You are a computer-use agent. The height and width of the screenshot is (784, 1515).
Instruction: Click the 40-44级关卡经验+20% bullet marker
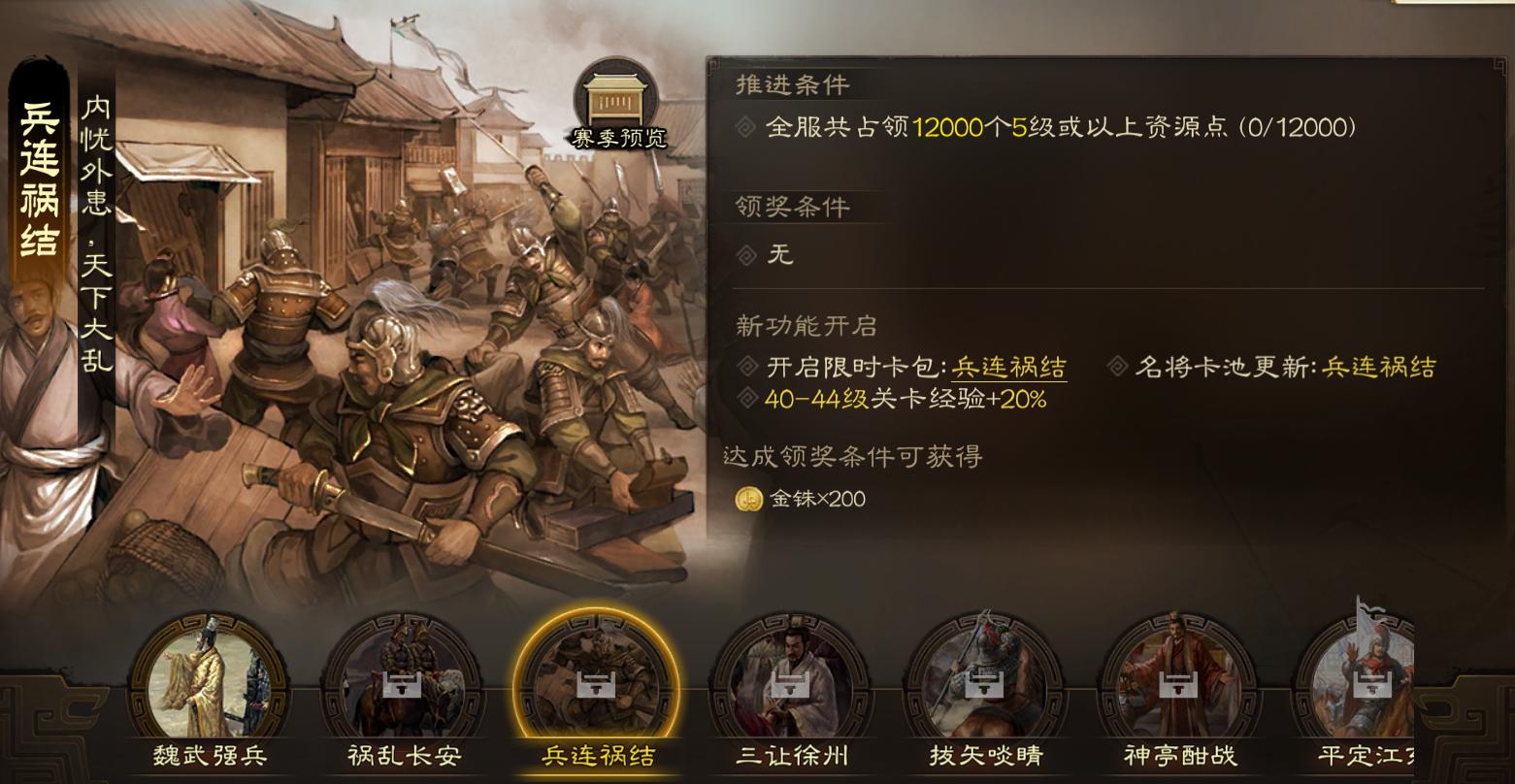[x=746, y=398]
